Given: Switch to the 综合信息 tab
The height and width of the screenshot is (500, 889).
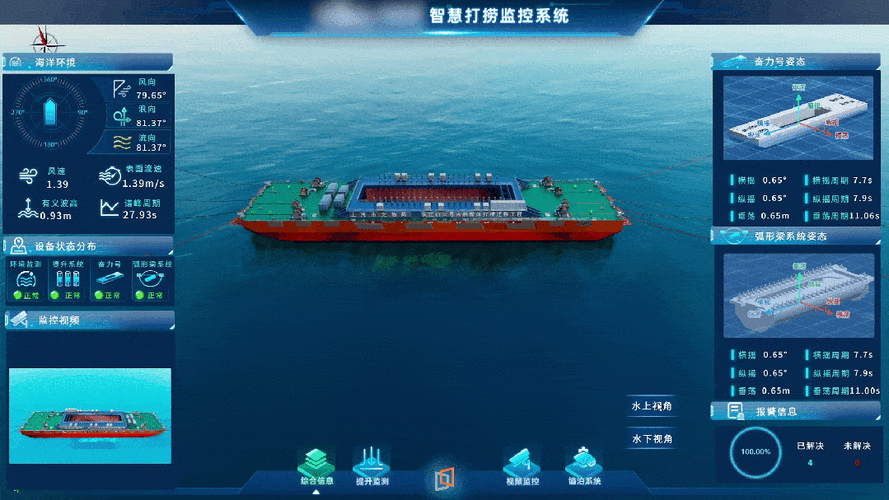Looking at the screenshot, I should click(x=316, y=466).
